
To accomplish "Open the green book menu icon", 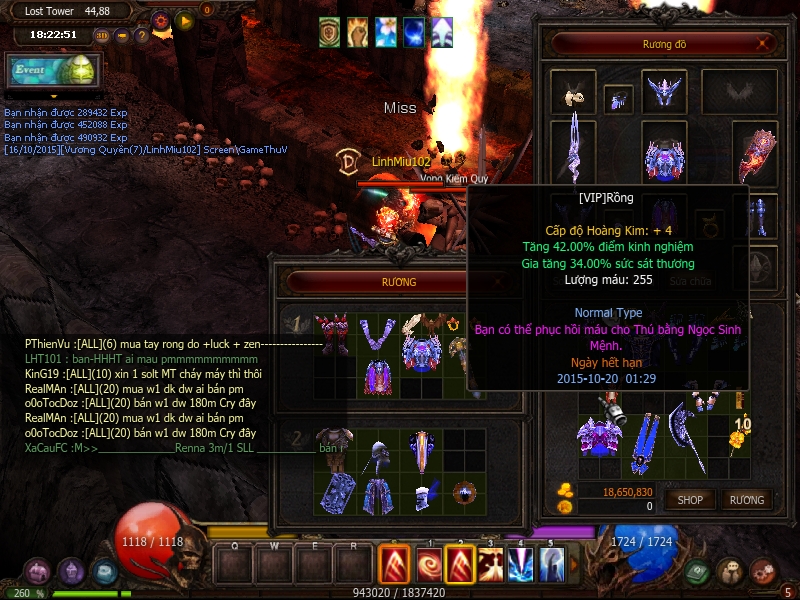I will (696, 572).
